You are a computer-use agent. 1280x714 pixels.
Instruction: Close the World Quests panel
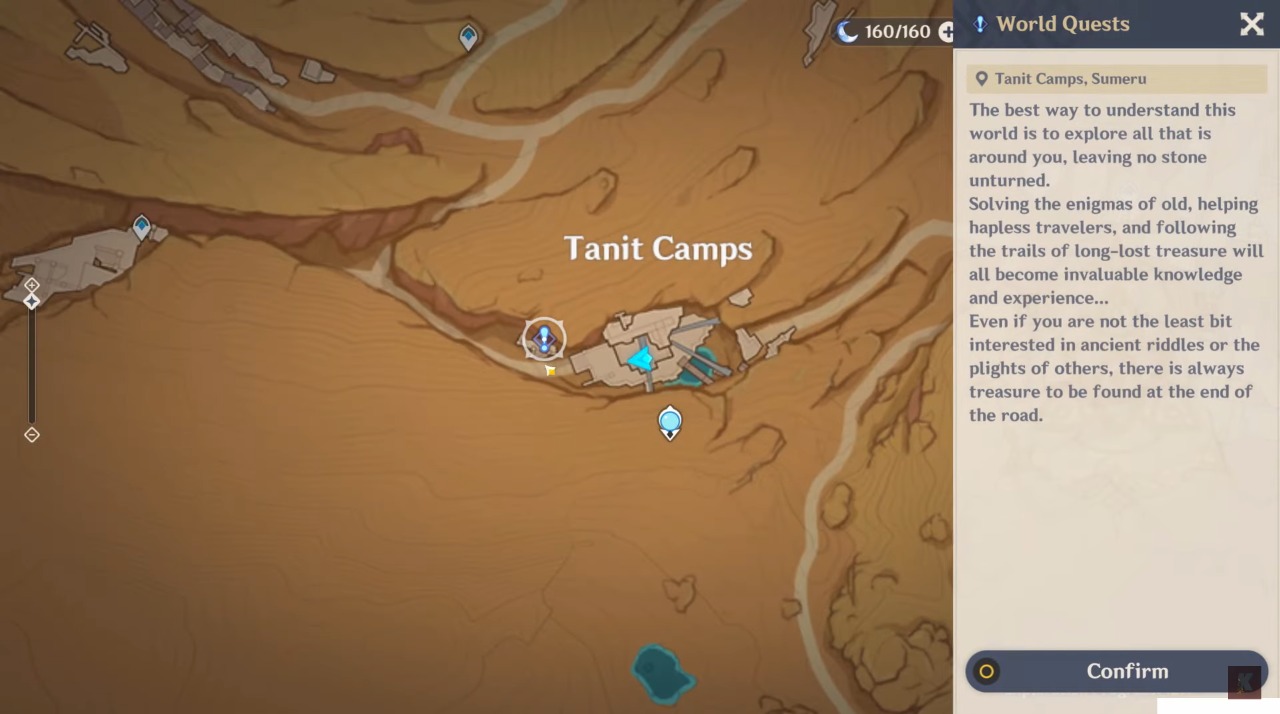1251,25
